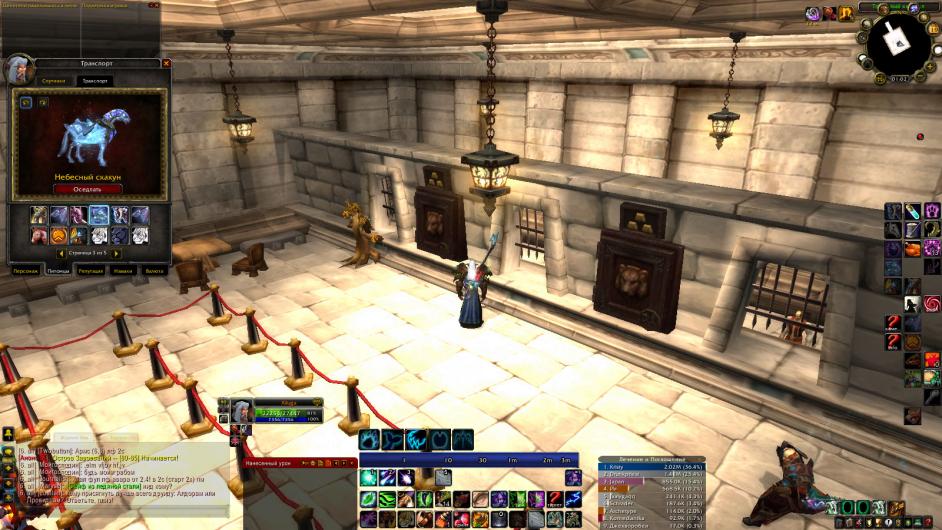Close the Транспорт window
The height and width of the screenshot is (530, 942).
[x=166, y=63]
